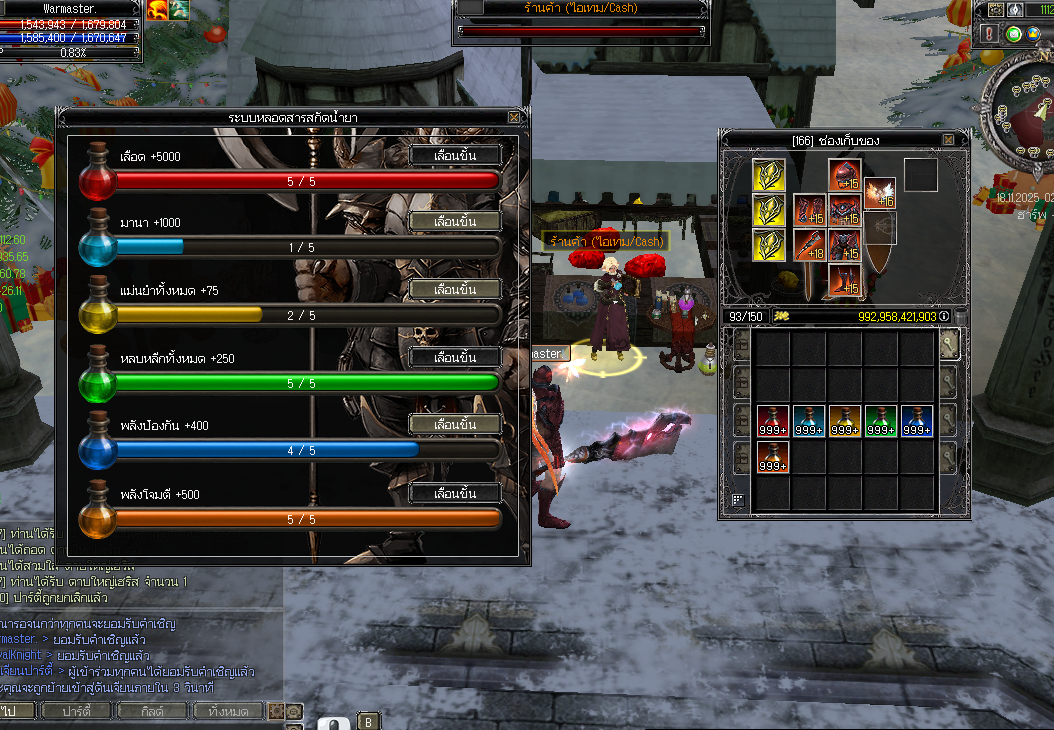Upgrade the mana +1000 potion
Screen dimensions: 1054x730
pyautogui.click(x=455, y=221)
